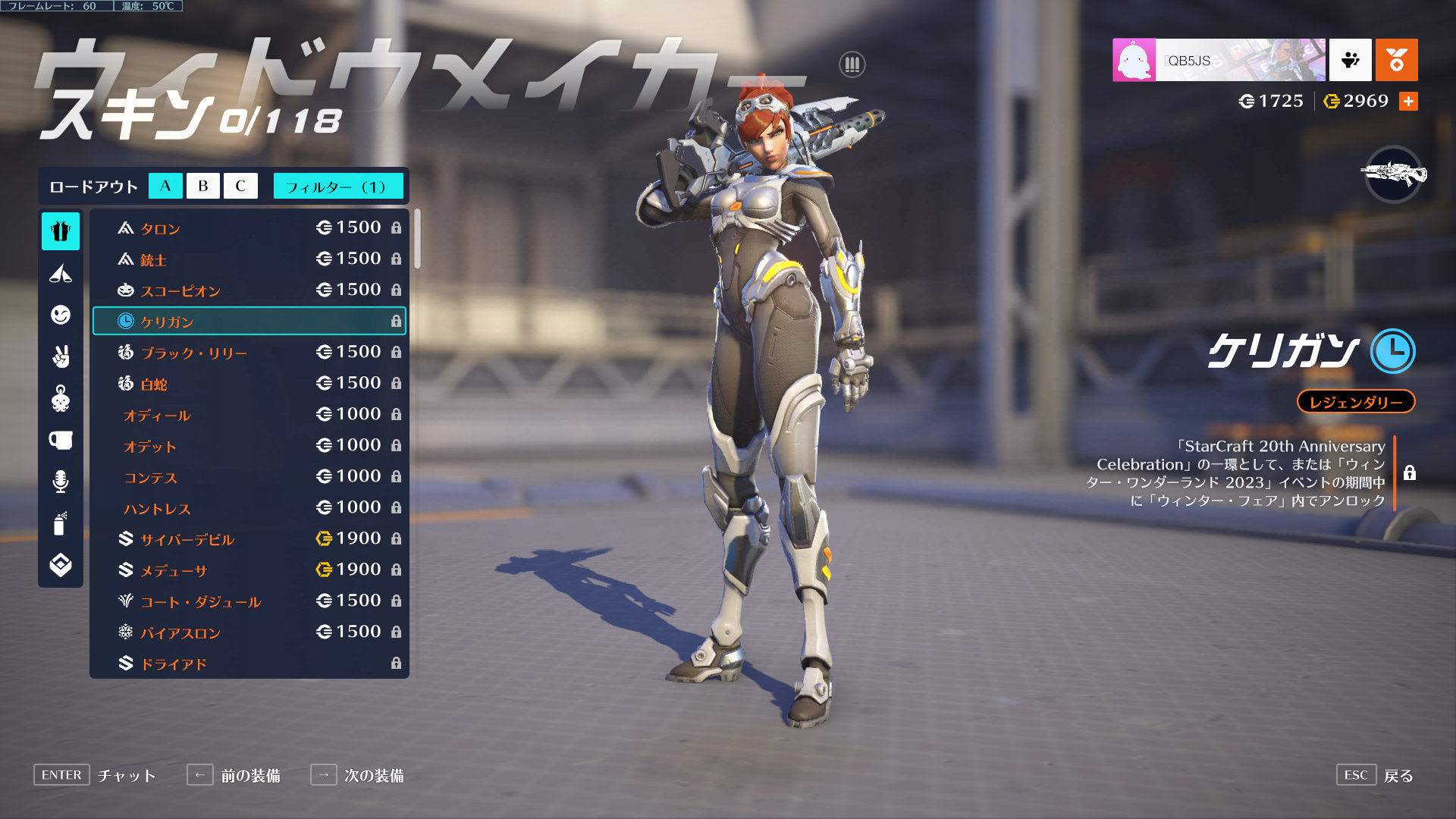Pick the ブラック・リリー skin
Screen dimensions: 1456x819
[249, 352]
